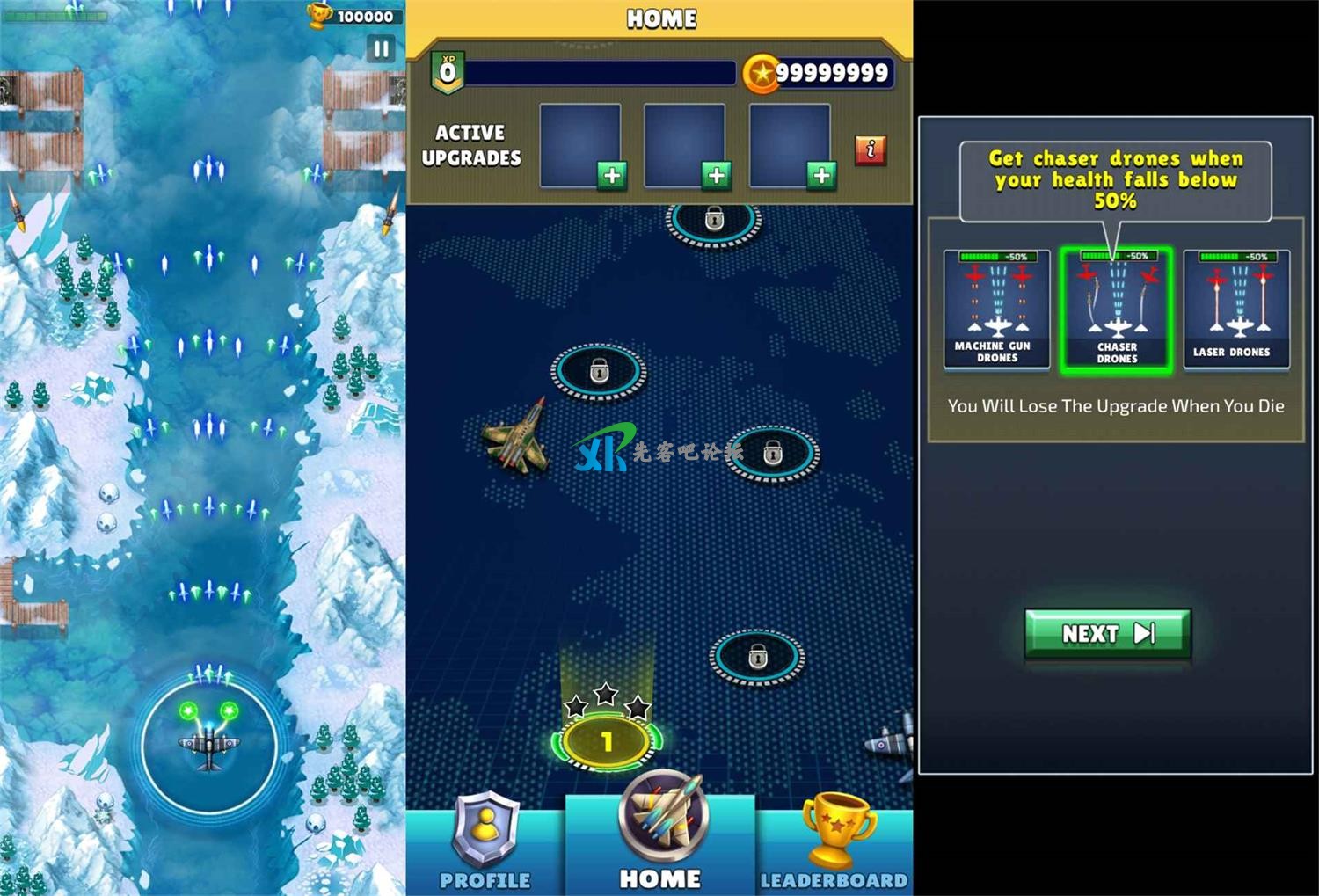The width and height of the screenshot is (1319, 896).
Task: Switch to the Home tab
Action: pyautogui.click(x=660, y=841)
